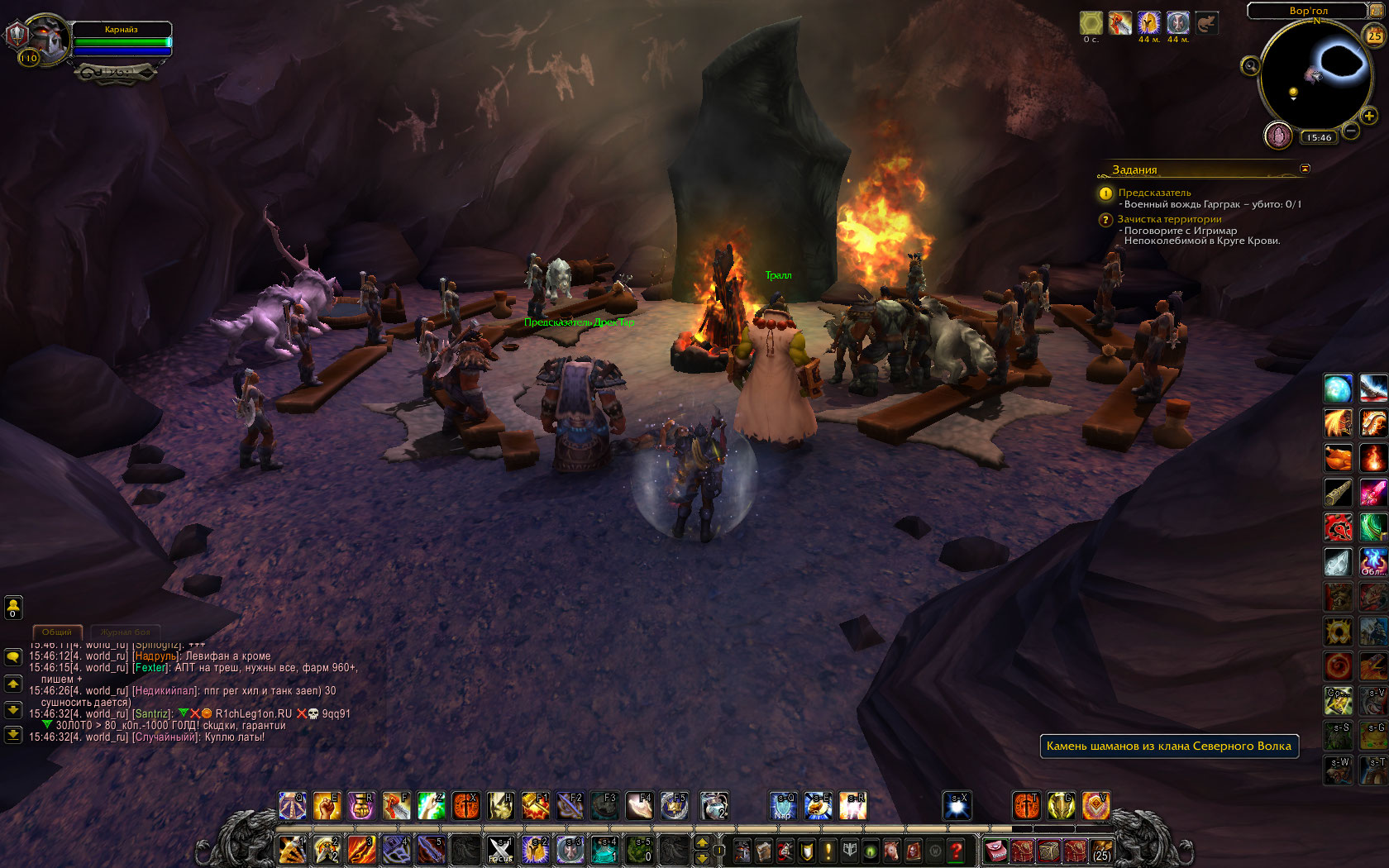Select the Зачистка территории quest entry
Screen dimensions: 1389x868
1169,219
